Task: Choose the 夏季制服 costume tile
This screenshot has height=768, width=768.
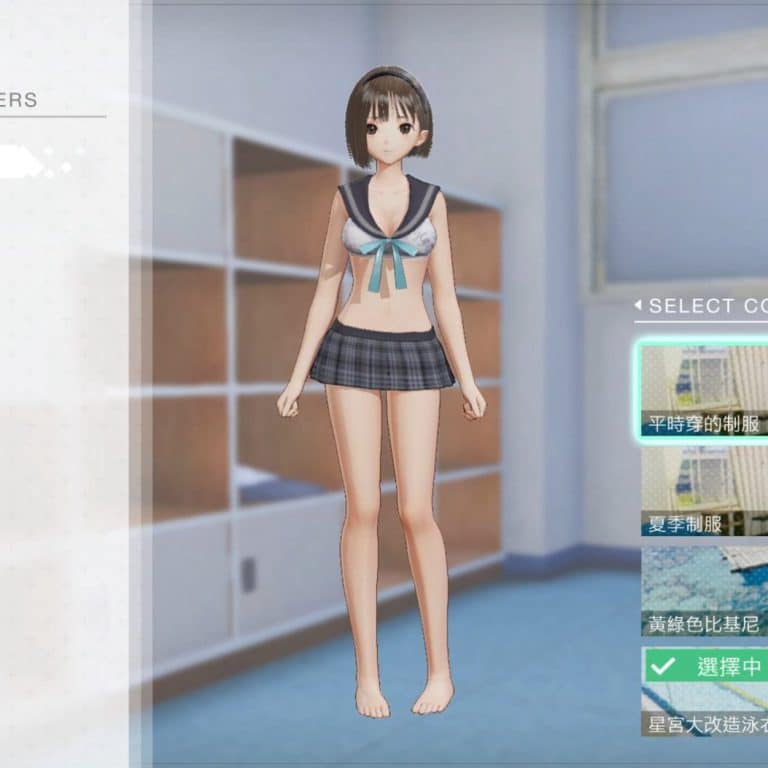Action: (x=704, y=490)
